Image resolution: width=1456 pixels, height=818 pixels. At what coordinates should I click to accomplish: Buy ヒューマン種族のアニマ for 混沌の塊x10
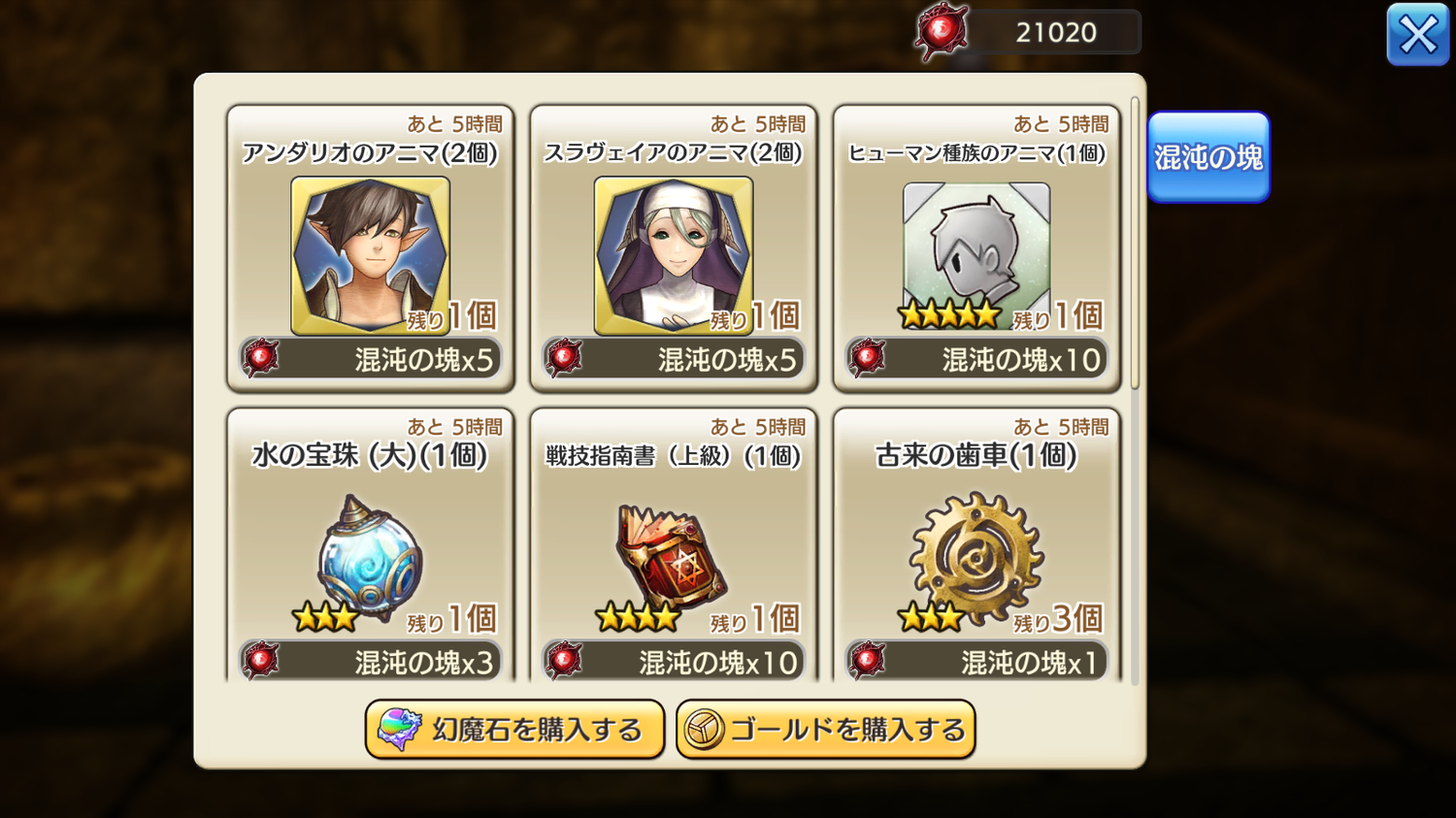click(x=976, y=360)
